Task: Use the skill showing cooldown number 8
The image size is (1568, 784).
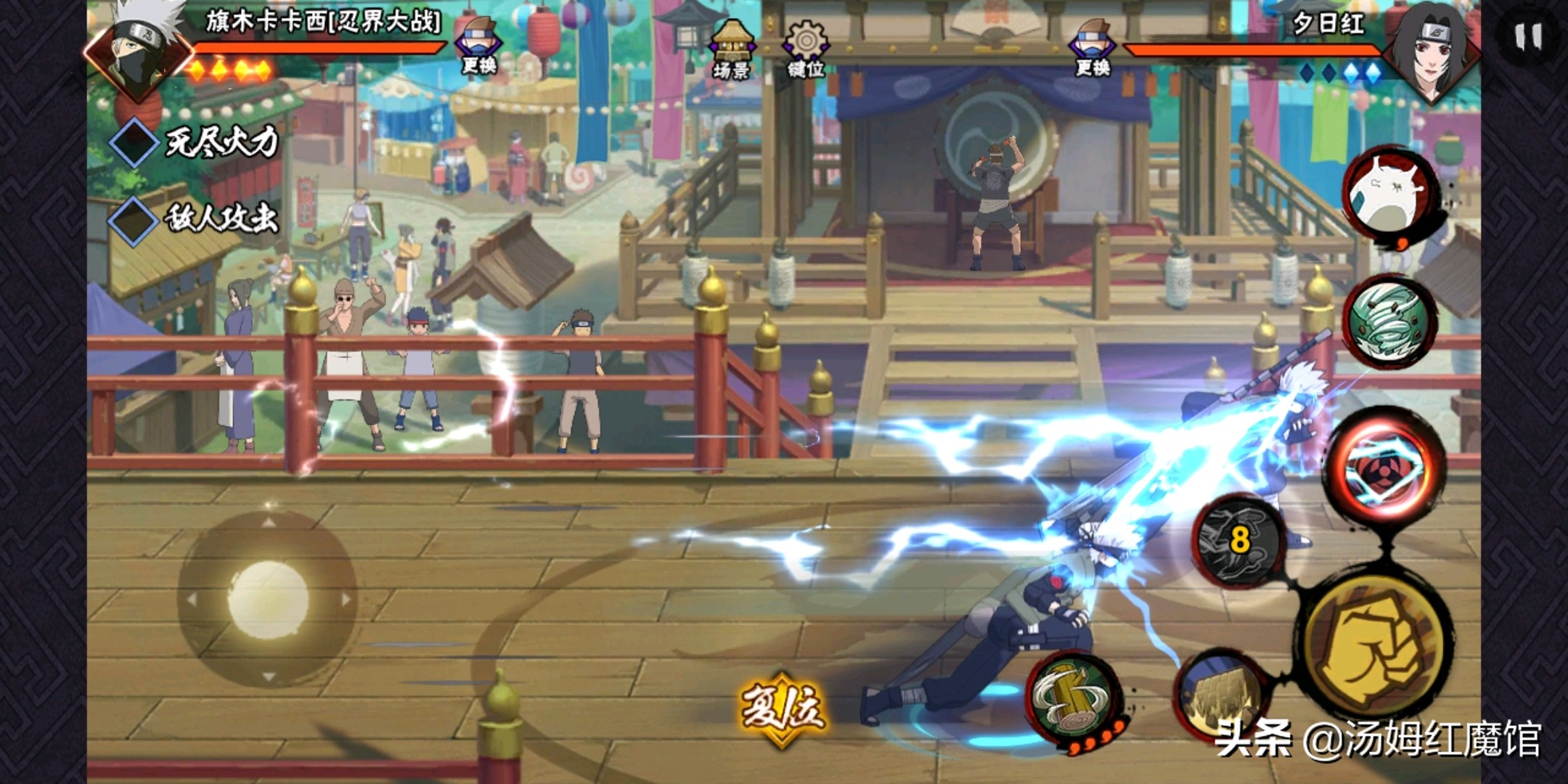Action: click(x=1239, y=541)
